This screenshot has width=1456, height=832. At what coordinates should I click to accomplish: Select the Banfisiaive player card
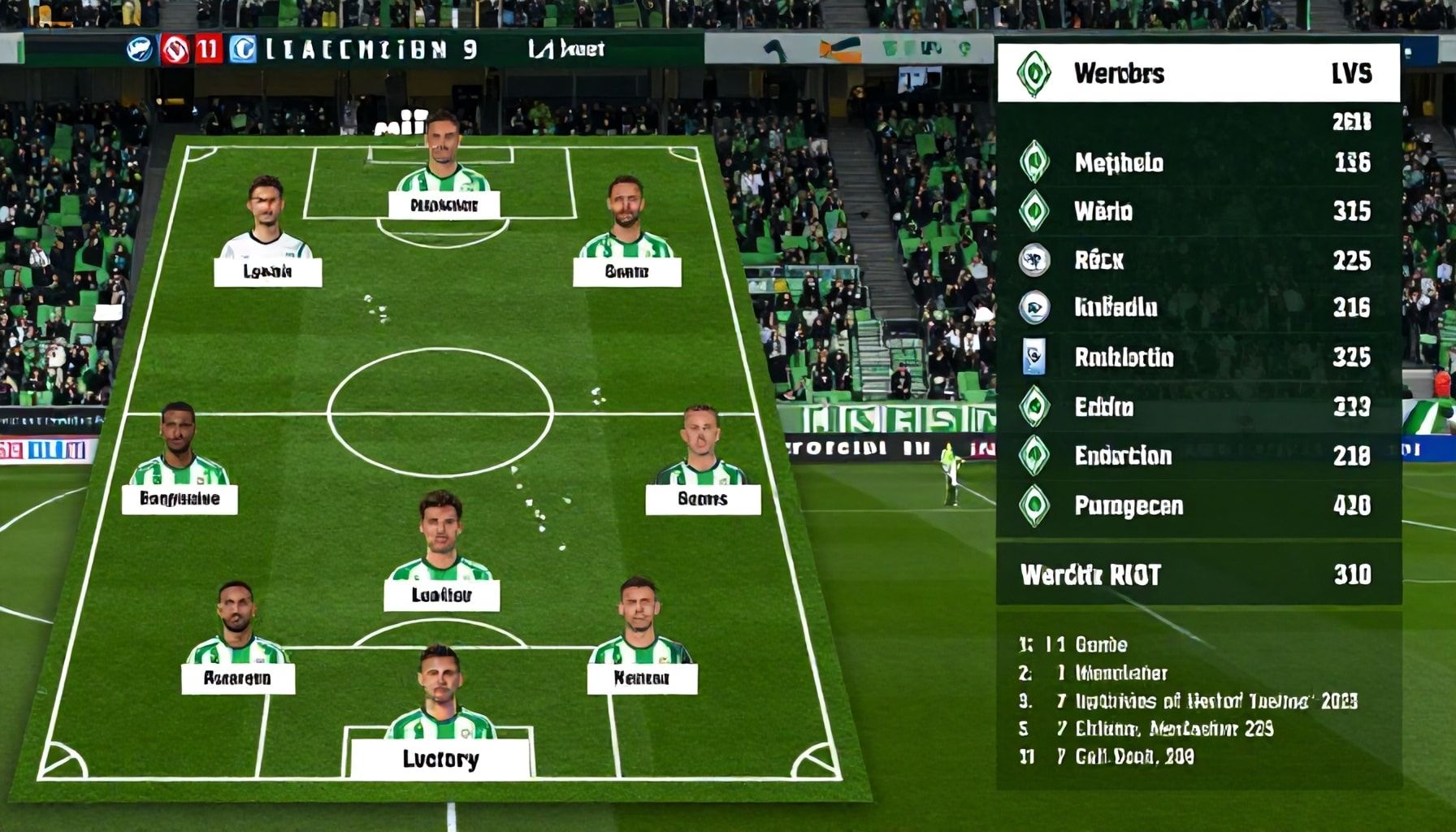pos(180,498)
